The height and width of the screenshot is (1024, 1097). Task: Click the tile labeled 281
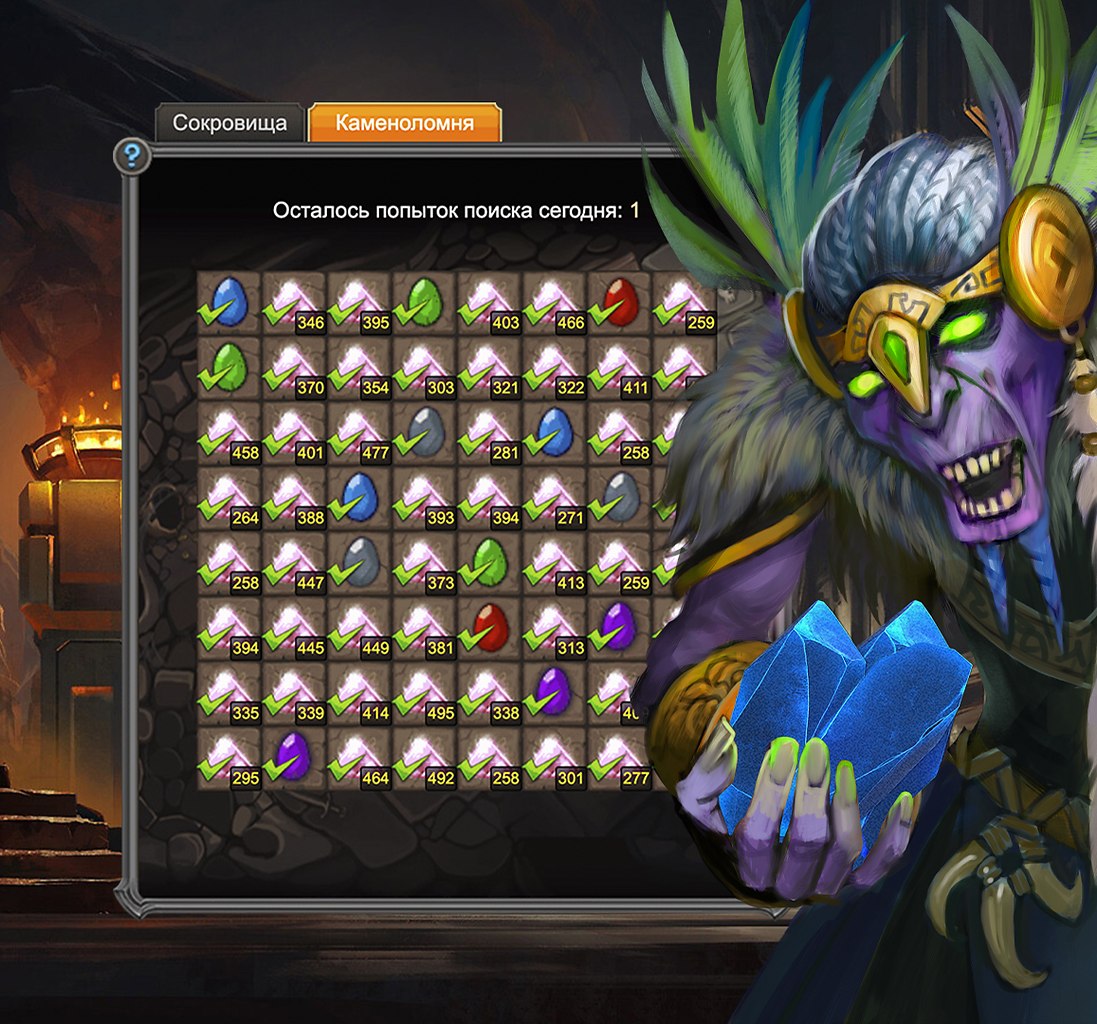coord(490,433)
